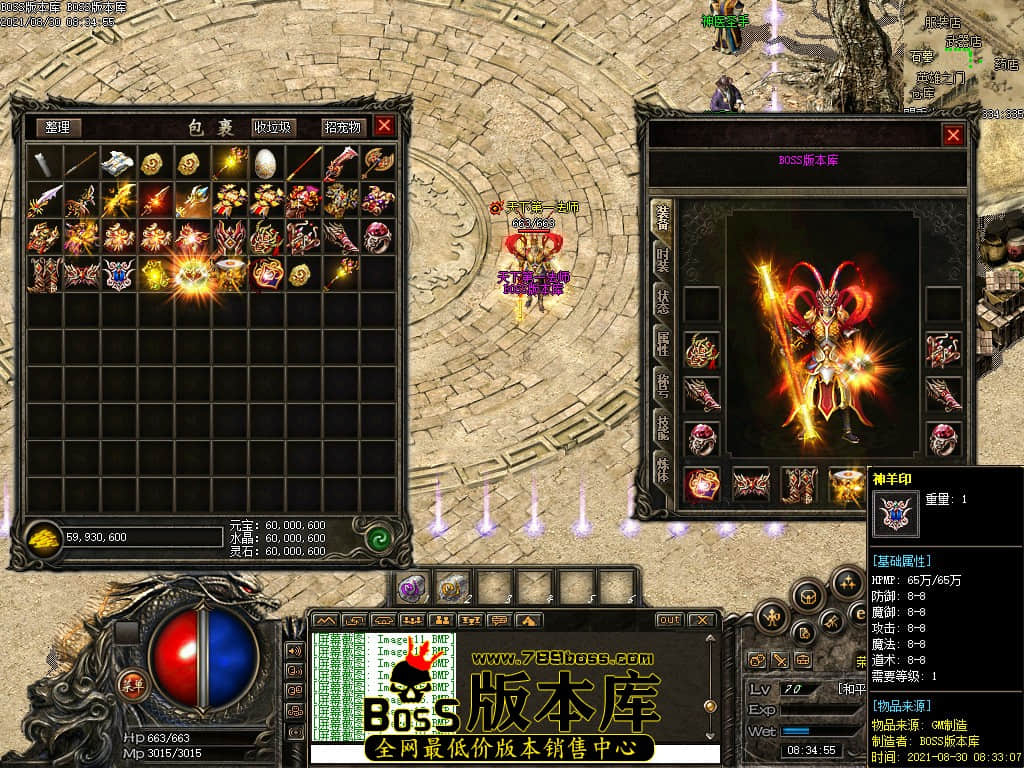Click the chat panel's out button
This screenshot has width=1024, height=768.
tap(669, 620)
